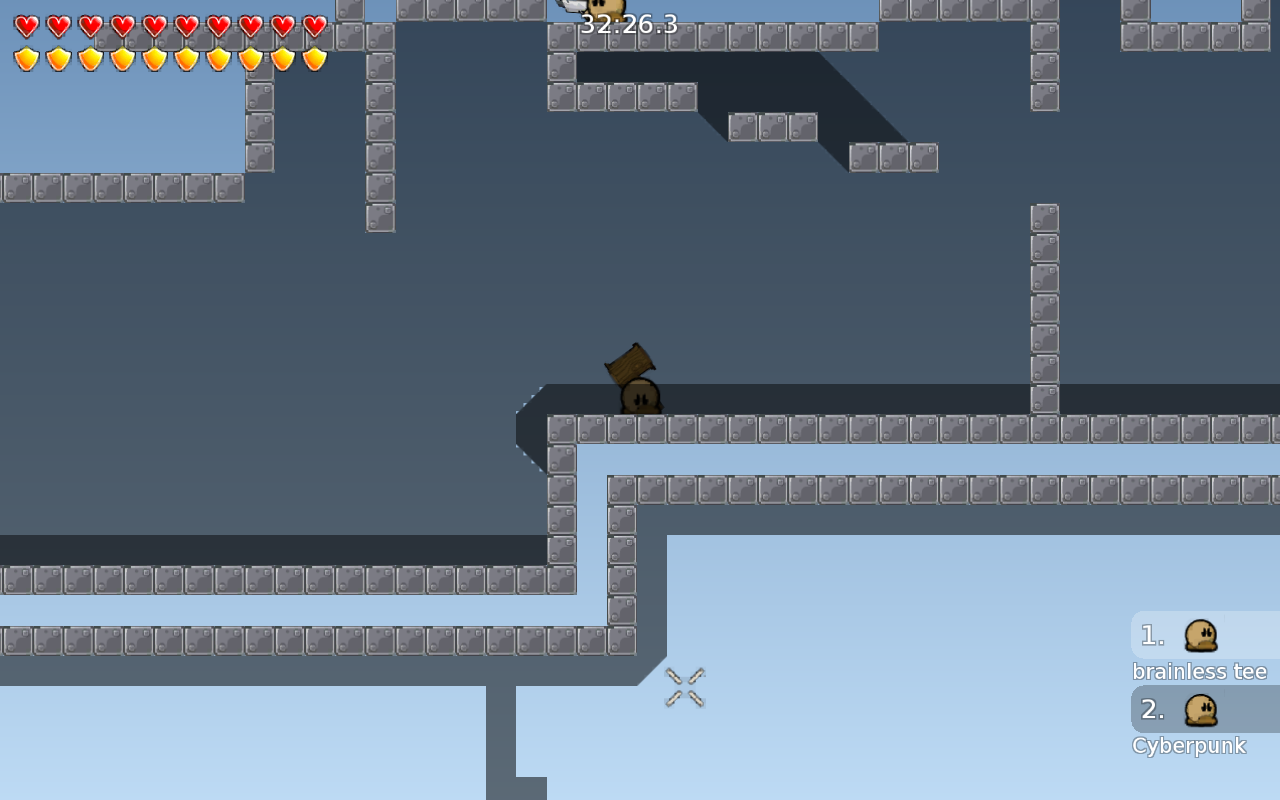The height and width of the screenshot is (800, 1280).
Task: Click the name brainless tee
Action: tap(1199, 671)
